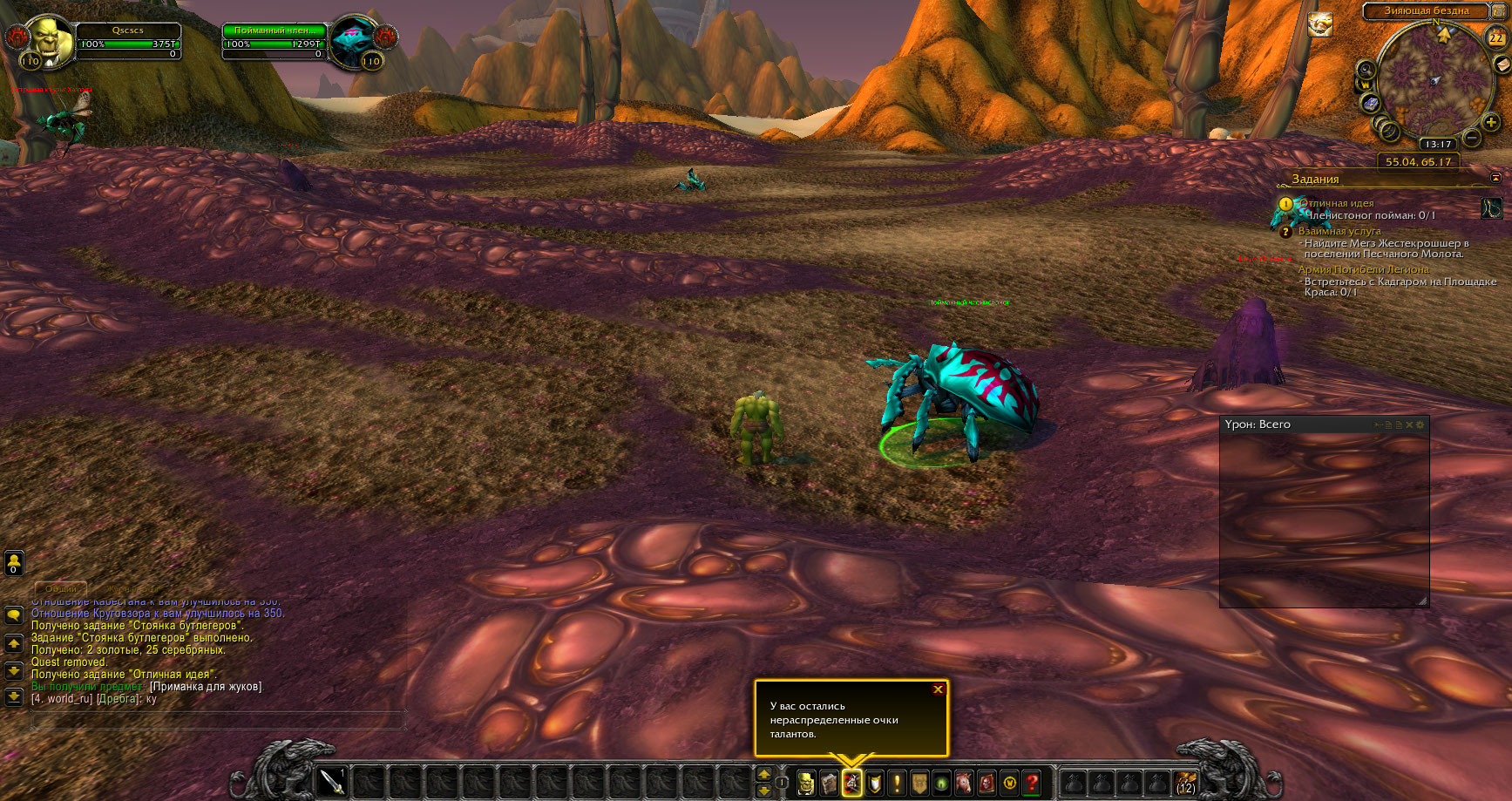1512x801 pixels.
Task: Open the quest log exclamation button
Action: tap(897, 783)
